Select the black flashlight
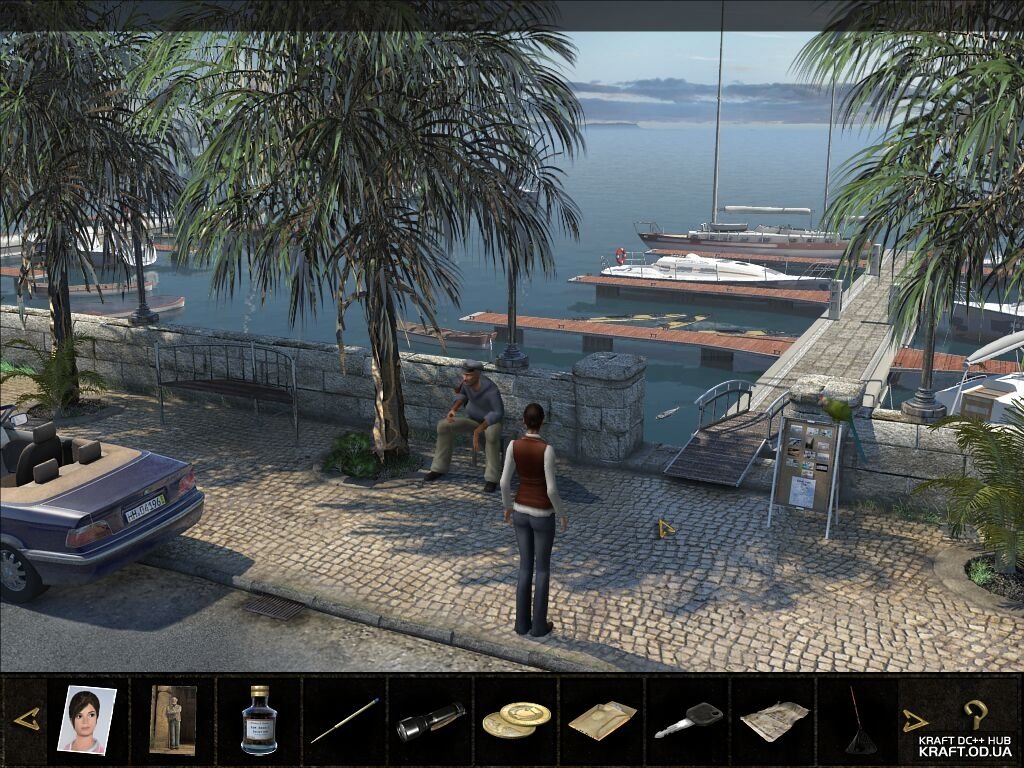The image size is (1024, 768). 430,721
